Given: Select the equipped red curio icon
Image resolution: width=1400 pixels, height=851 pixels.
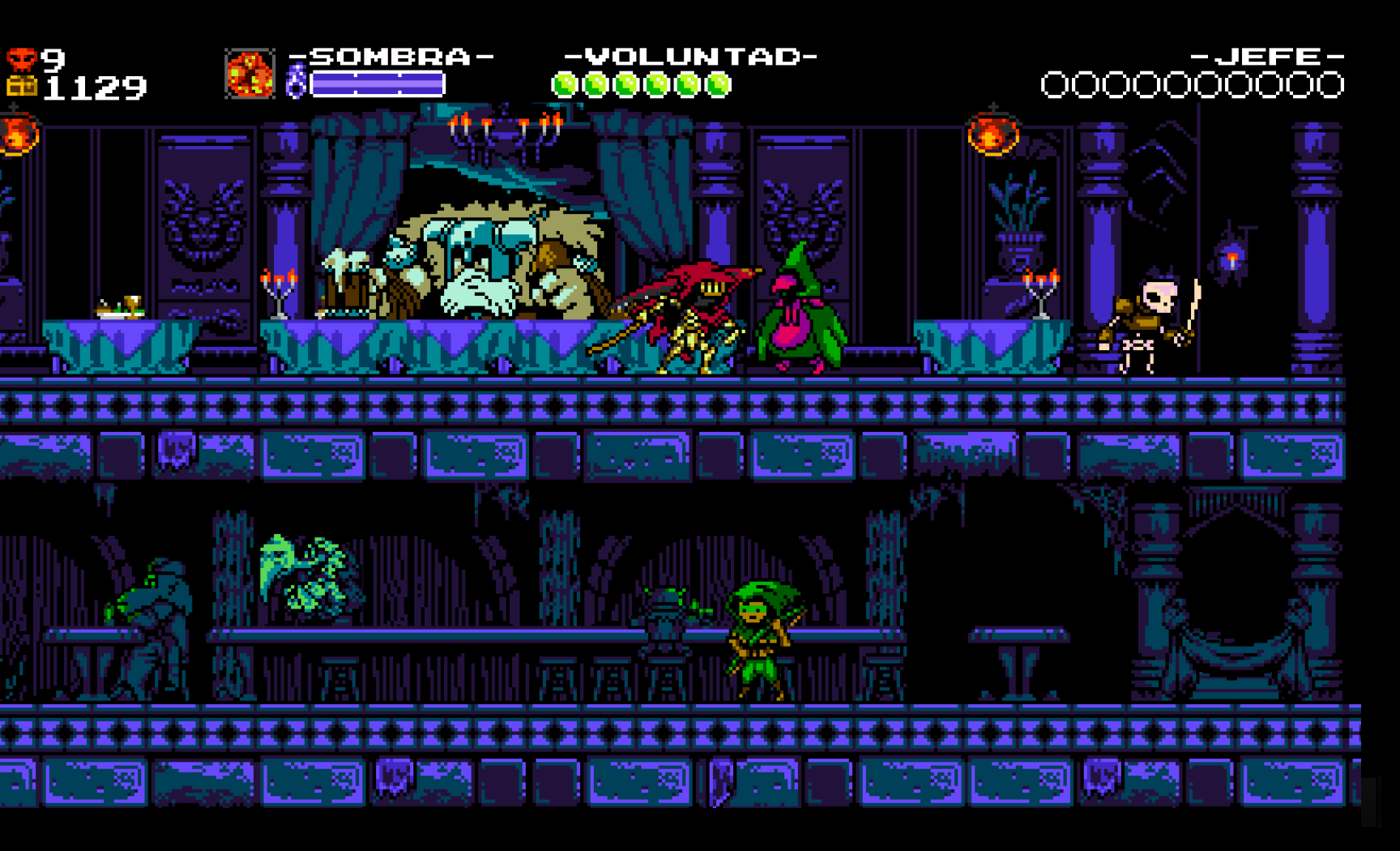Looking at the screenshot, I should (x=250, y=75).
